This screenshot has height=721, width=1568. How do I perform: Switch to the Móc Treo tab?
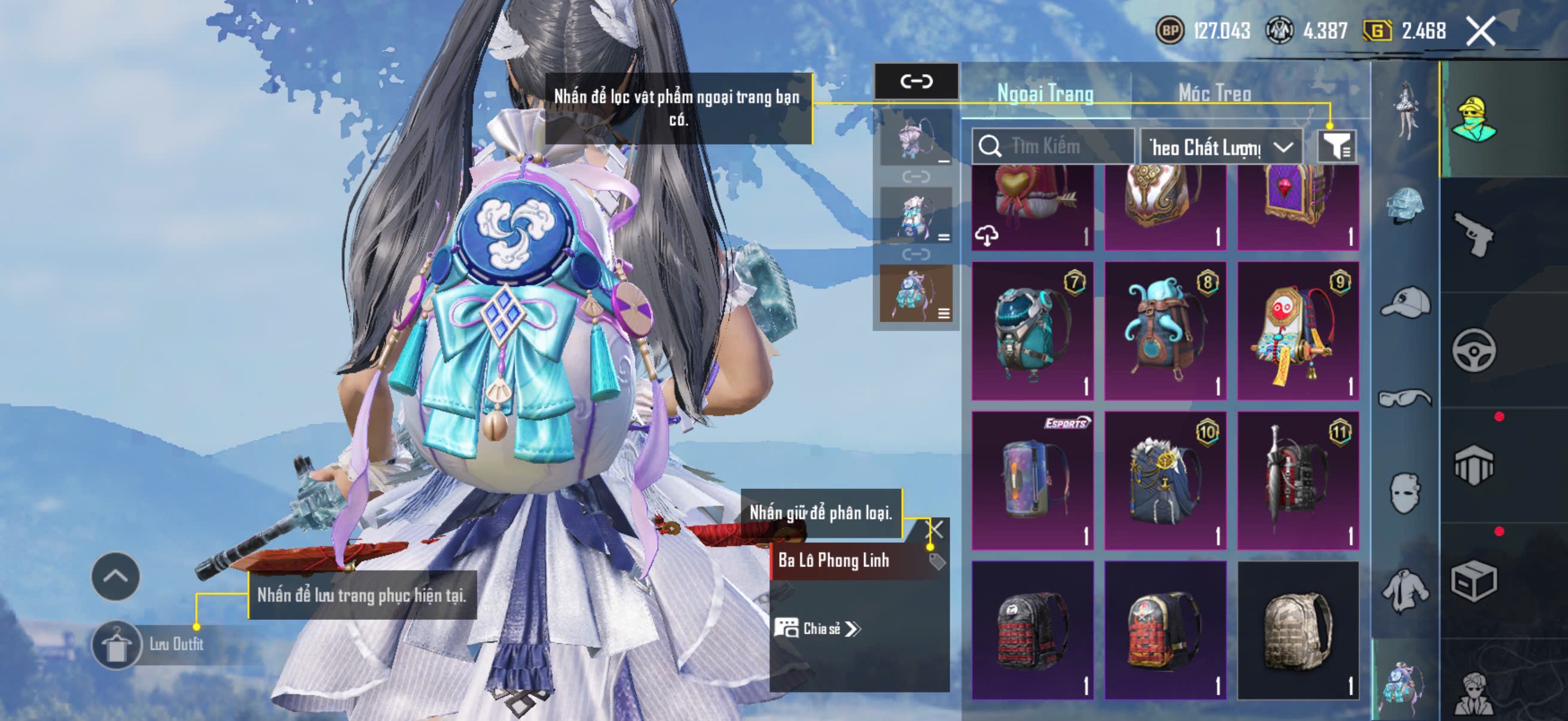[x=1215, y=93]
